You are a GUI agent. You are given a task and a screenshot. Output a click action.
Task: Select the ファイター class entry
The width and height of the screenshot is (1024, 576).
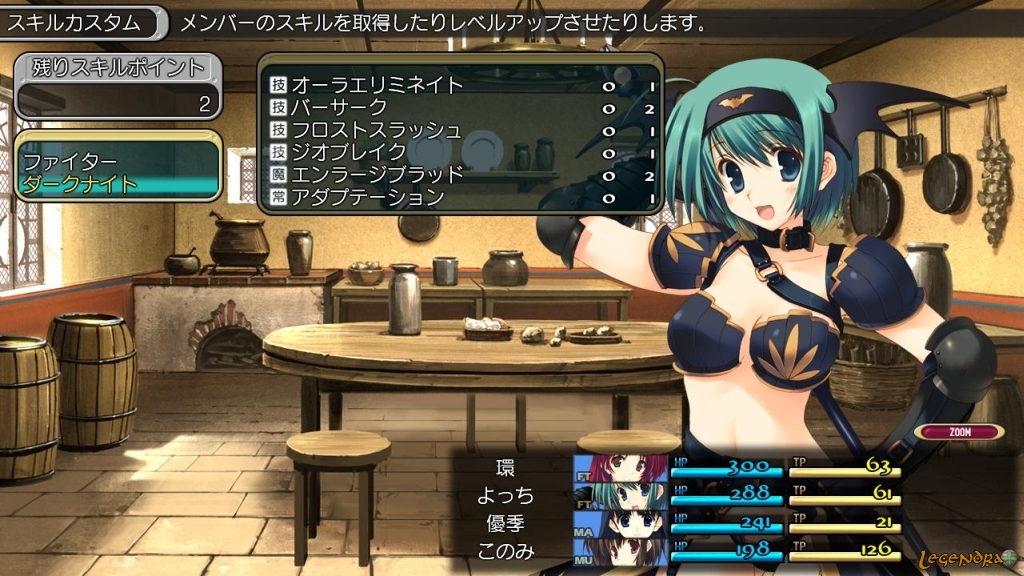[x=70, y=161]
